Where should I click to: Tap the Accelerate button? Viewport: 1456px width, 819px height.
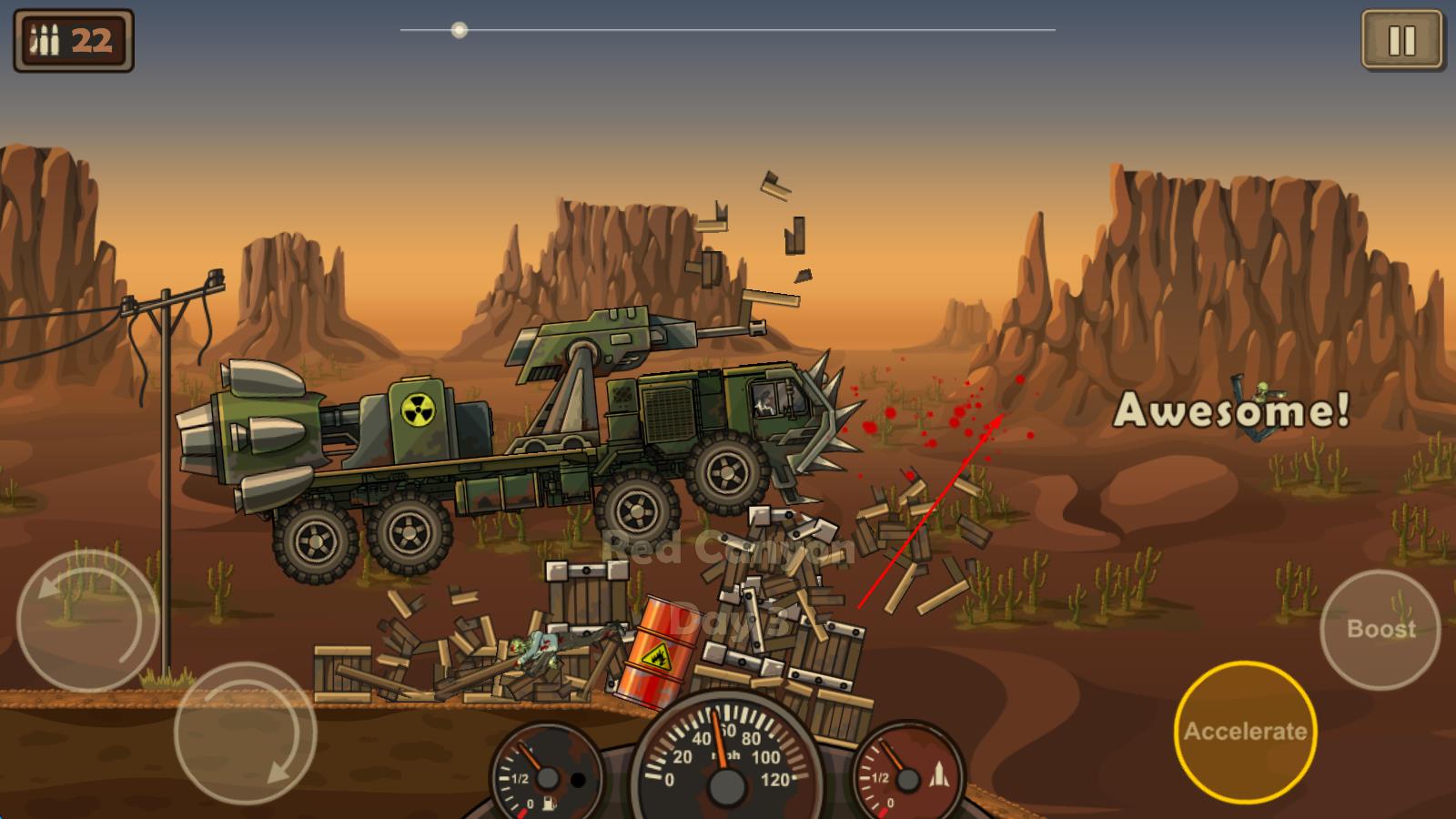[1245, 732]
